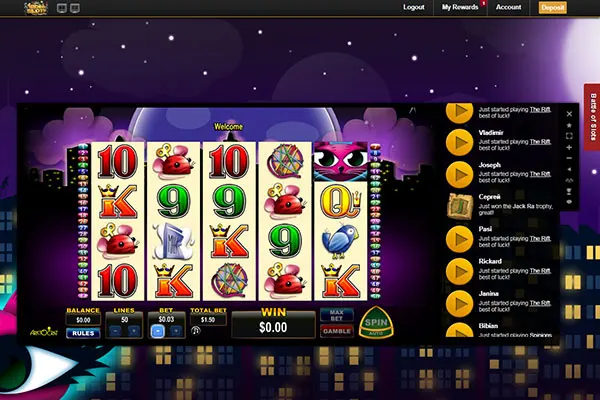Lower the BET amount
Image resolution: width=600 pixels, height=400 pixels.
154,331
